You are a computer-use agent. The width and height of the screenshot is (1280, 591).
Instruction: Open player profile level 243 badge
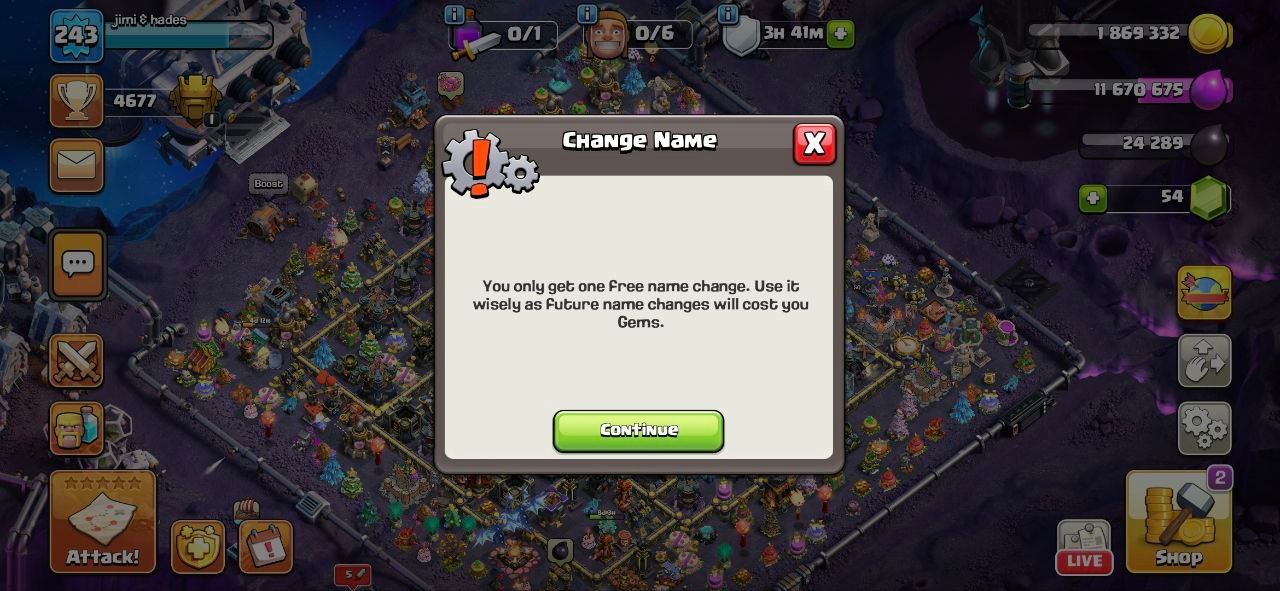point(76,36)
